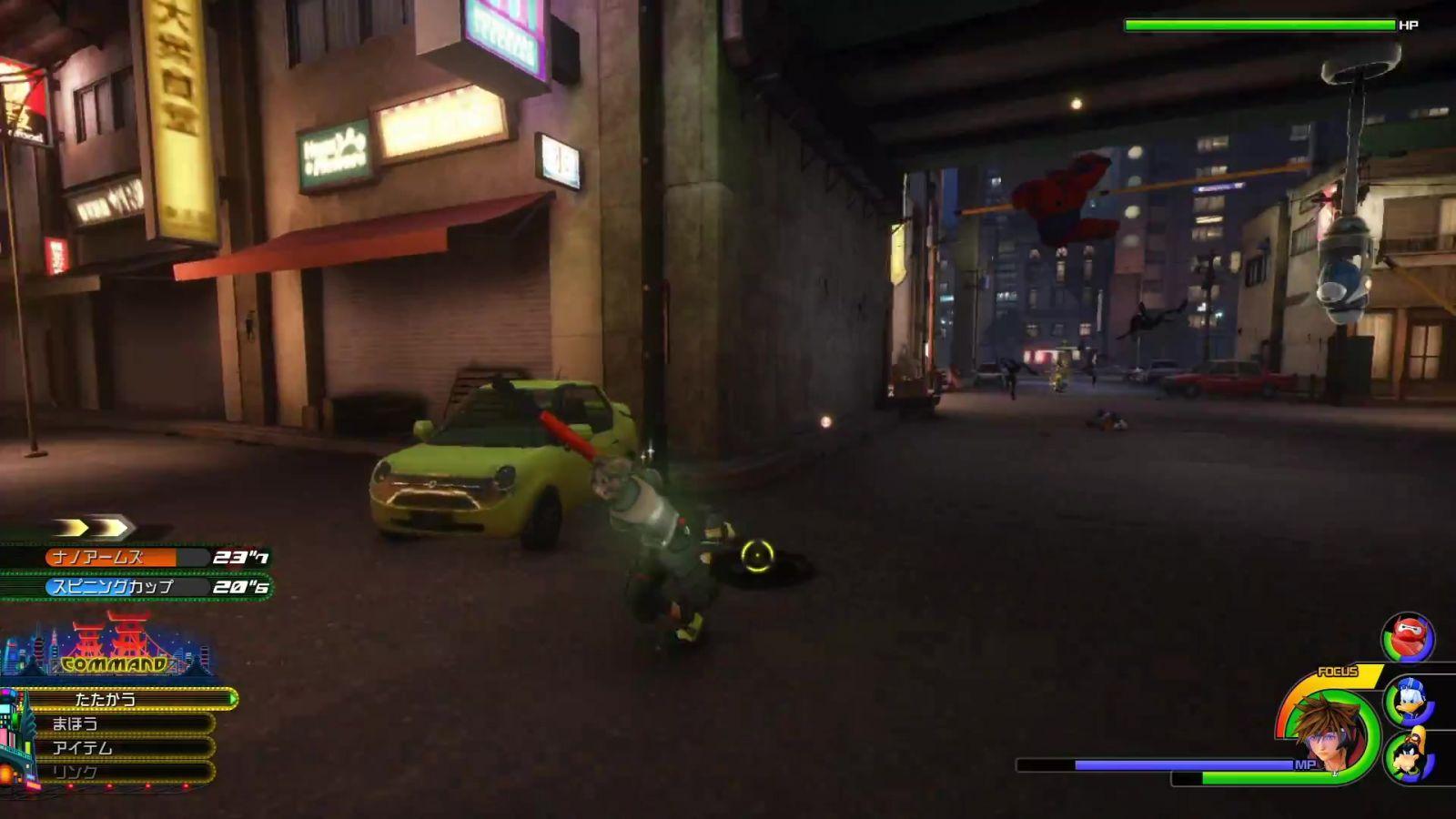
Task: Click Donald's party member portrait
Action: 1409,701
